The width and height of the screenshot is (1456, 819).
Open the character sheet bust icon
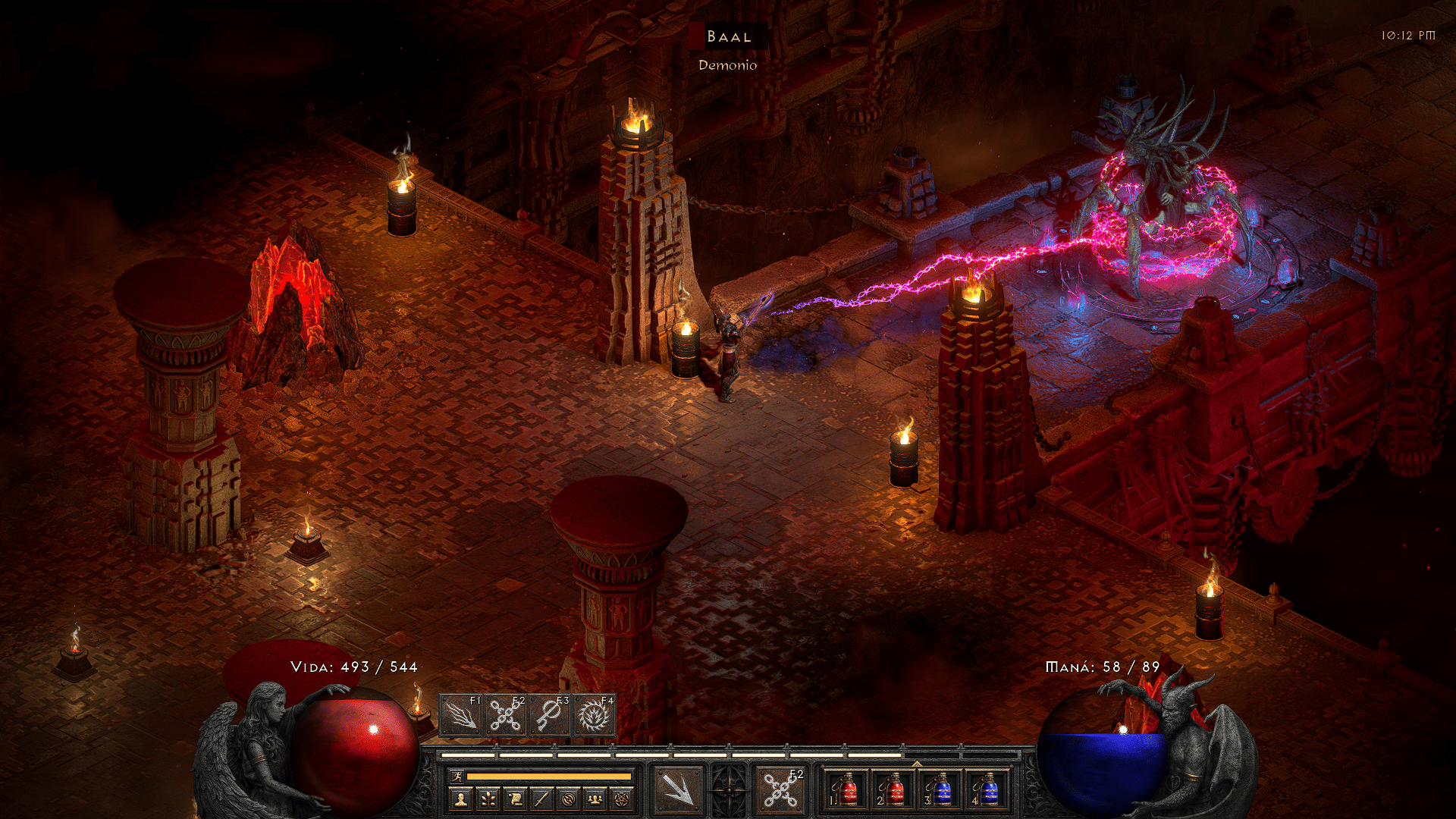[460, 799]
